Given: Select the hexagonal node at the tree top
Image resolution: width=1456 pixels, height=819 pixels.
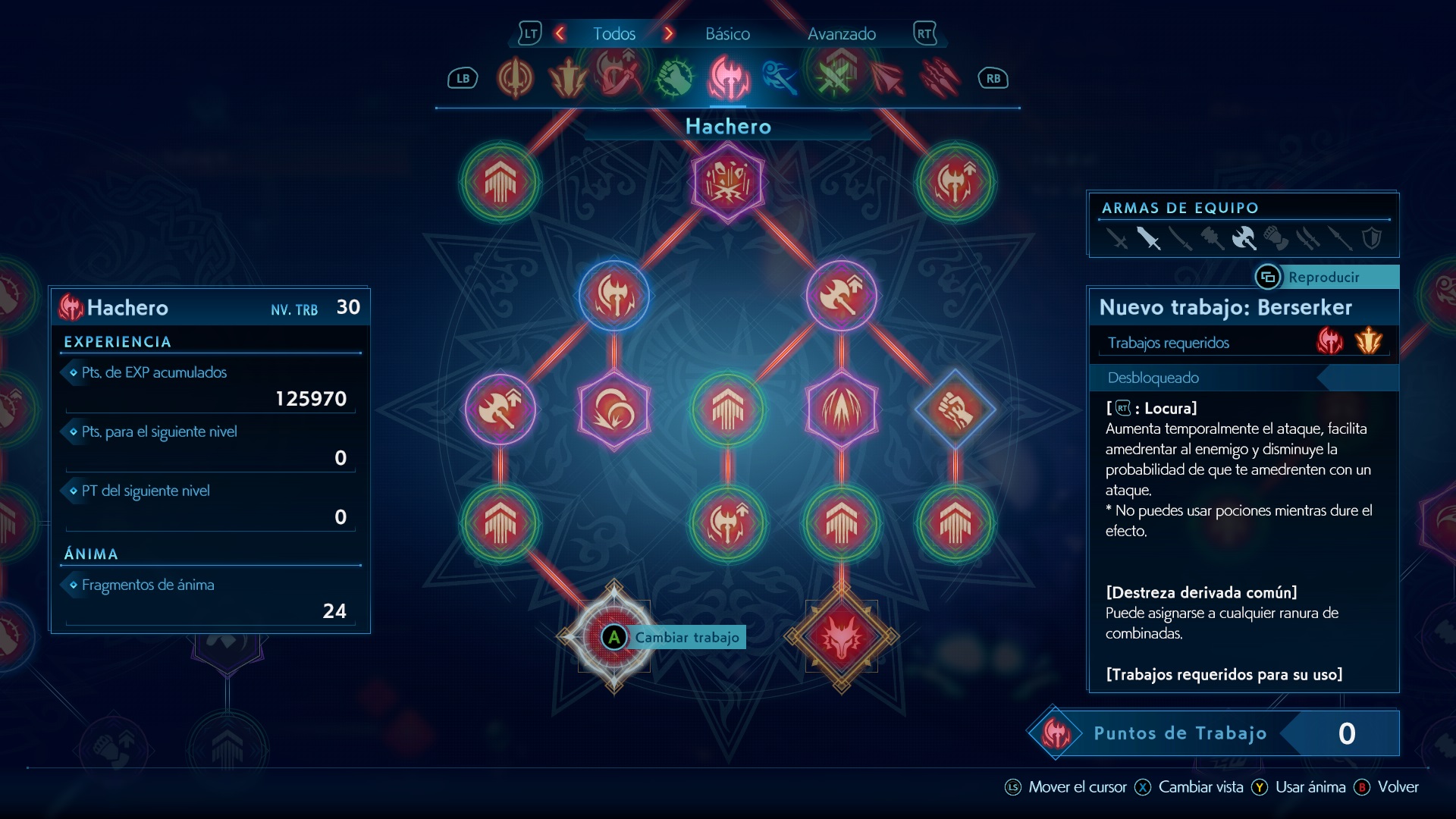Looking at the screenshot, I should (727, 182).
